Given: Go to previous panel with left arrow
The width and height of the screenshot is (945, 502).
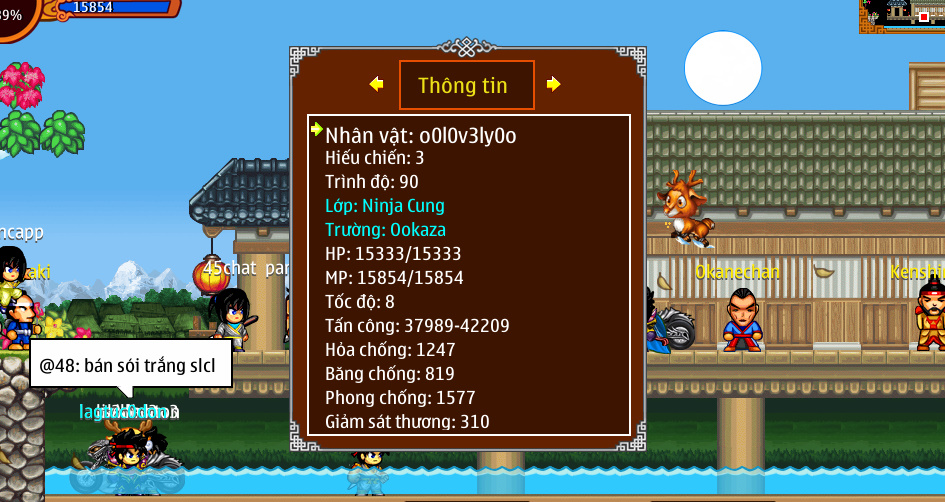Looking at the screenshot, I should (x=376, y=84).
